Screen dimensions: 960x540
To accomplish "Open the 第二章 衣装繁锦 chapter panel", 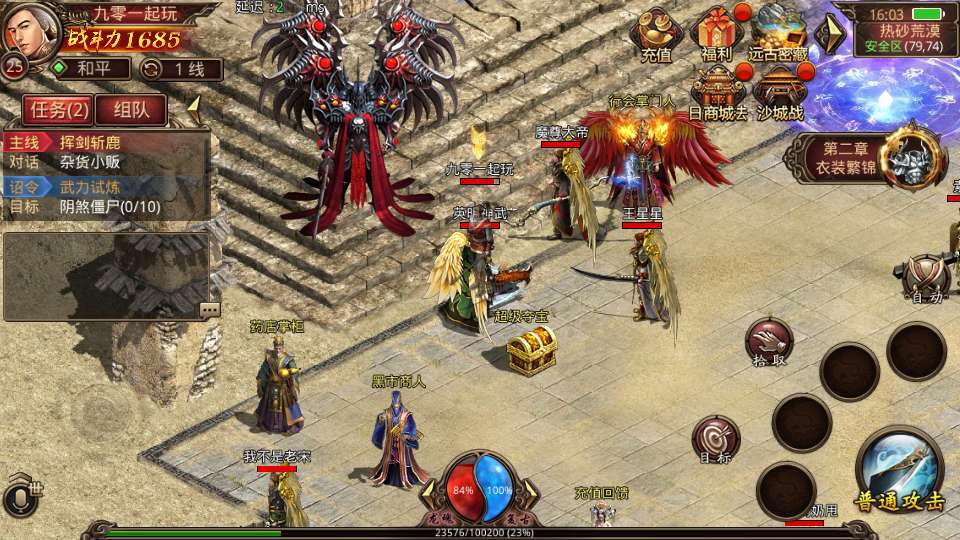I will click(x=868, y=157).
